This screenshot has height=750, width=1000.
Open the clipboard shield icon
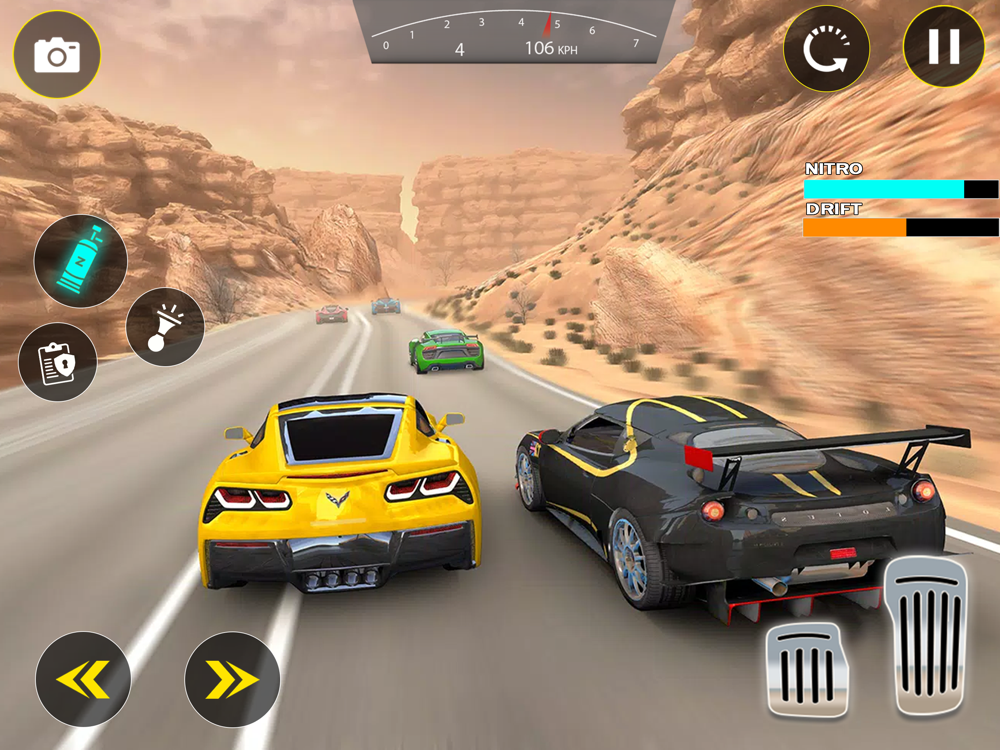pyautogui.click(x=58, y=362)
